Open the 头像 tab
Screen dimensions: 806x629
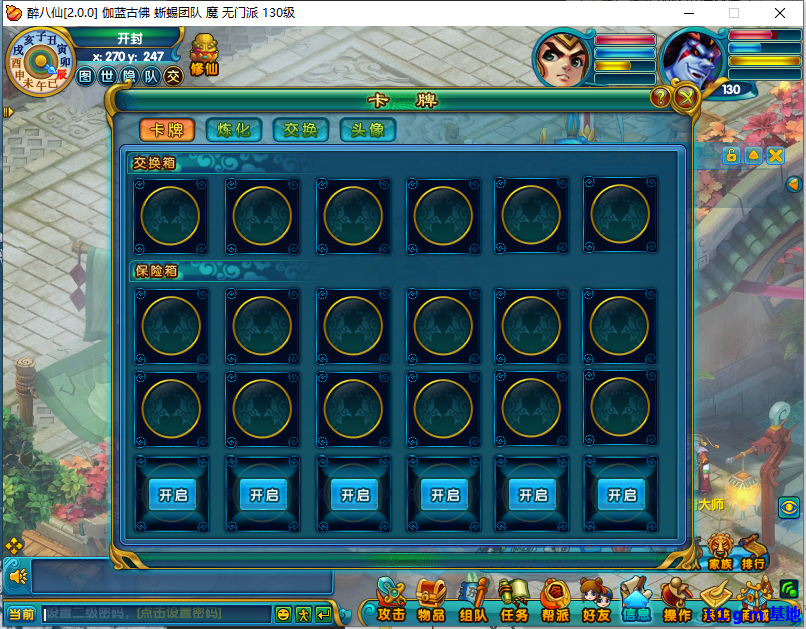coord(368,130)
